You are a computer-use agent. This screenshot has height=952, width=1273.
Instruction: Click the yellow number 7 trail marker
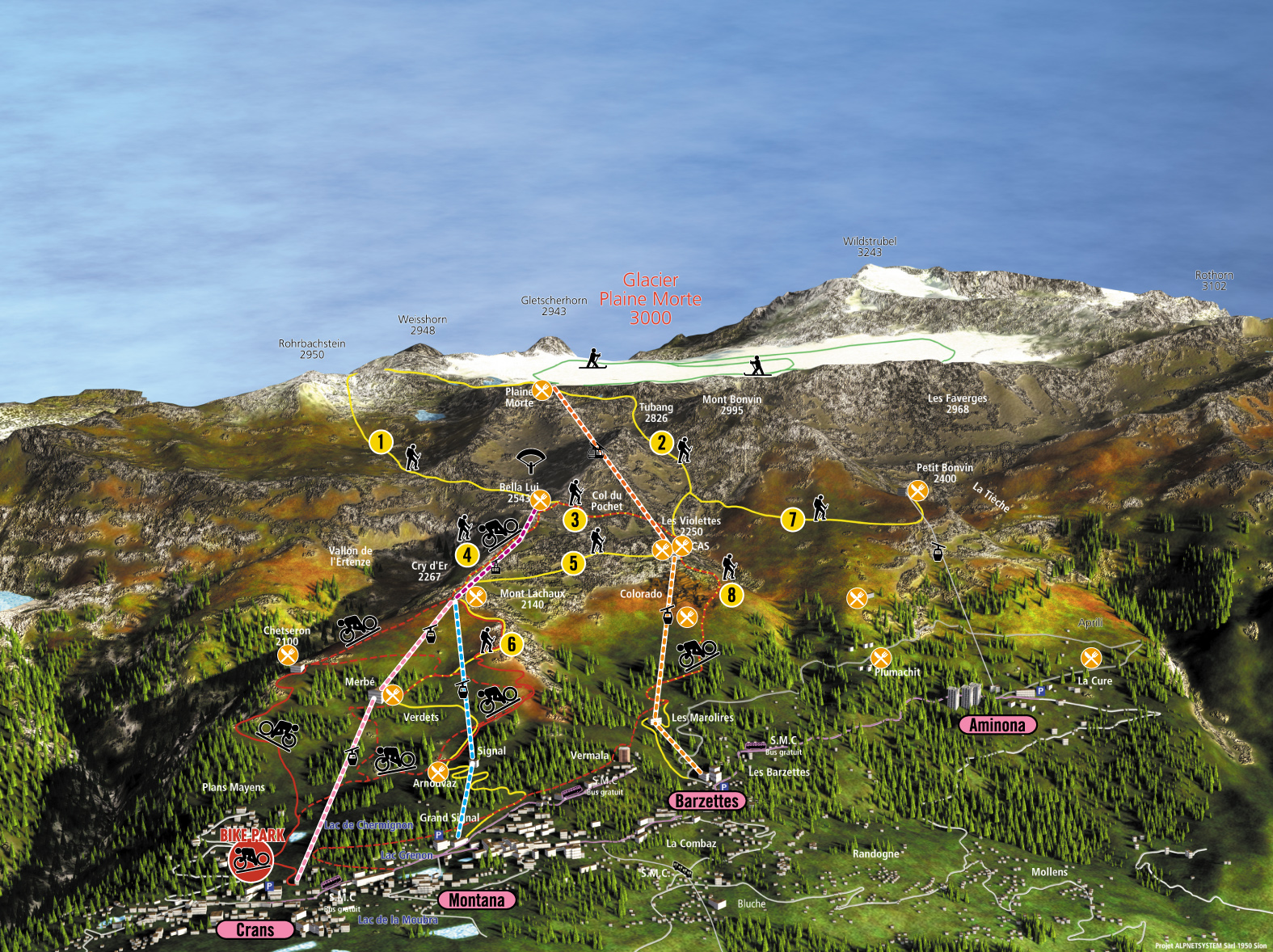point(793,520)
